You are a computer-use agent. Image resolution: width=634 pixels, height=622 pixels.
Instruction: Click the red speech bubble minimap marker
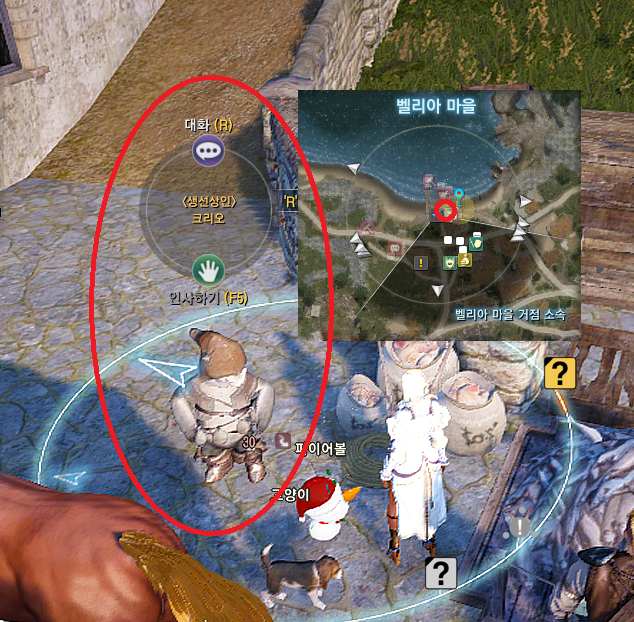(x=395, y=247)
